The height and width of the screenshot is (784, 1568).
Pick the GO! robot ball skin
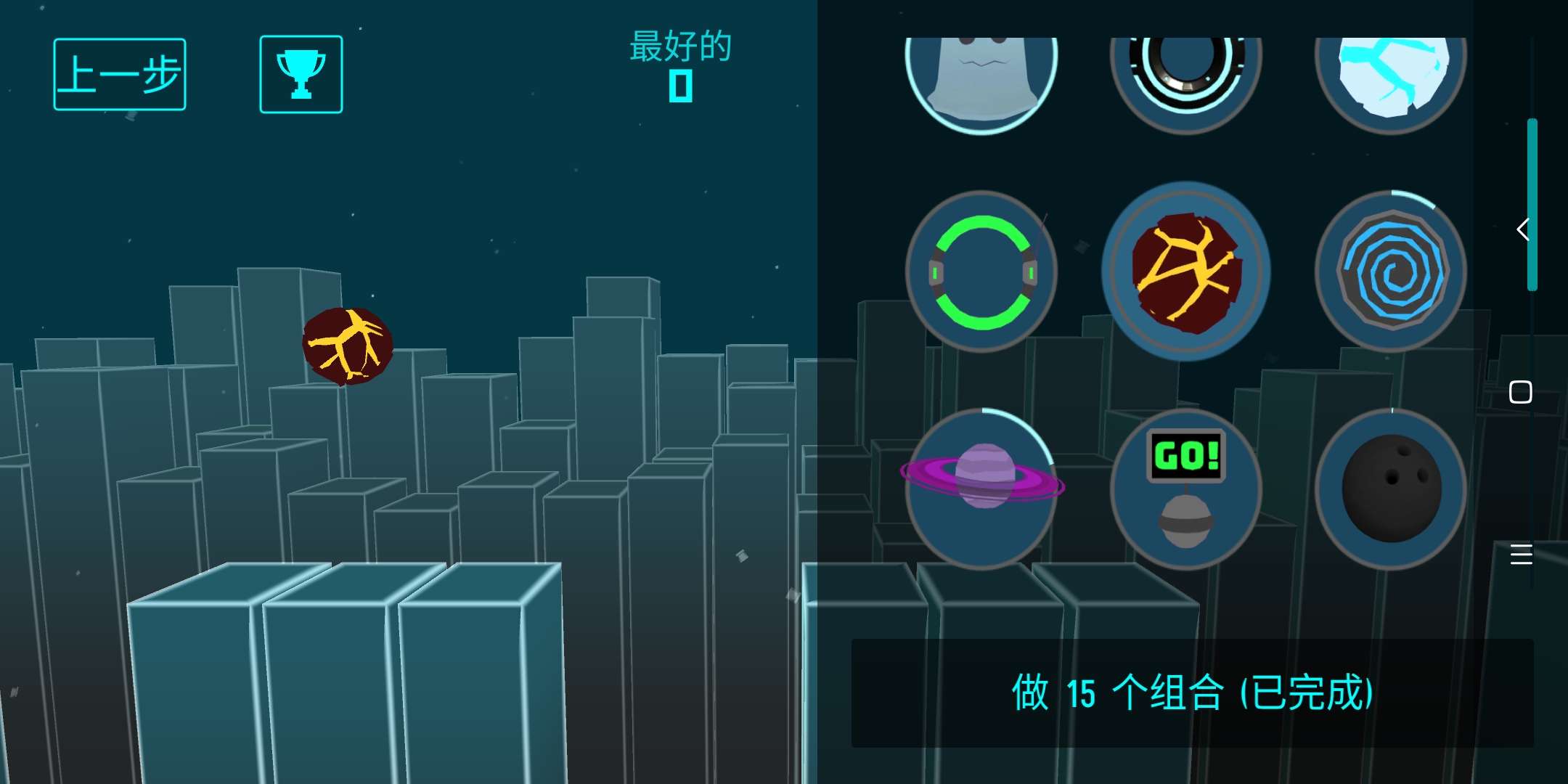tap(1185, 488)
